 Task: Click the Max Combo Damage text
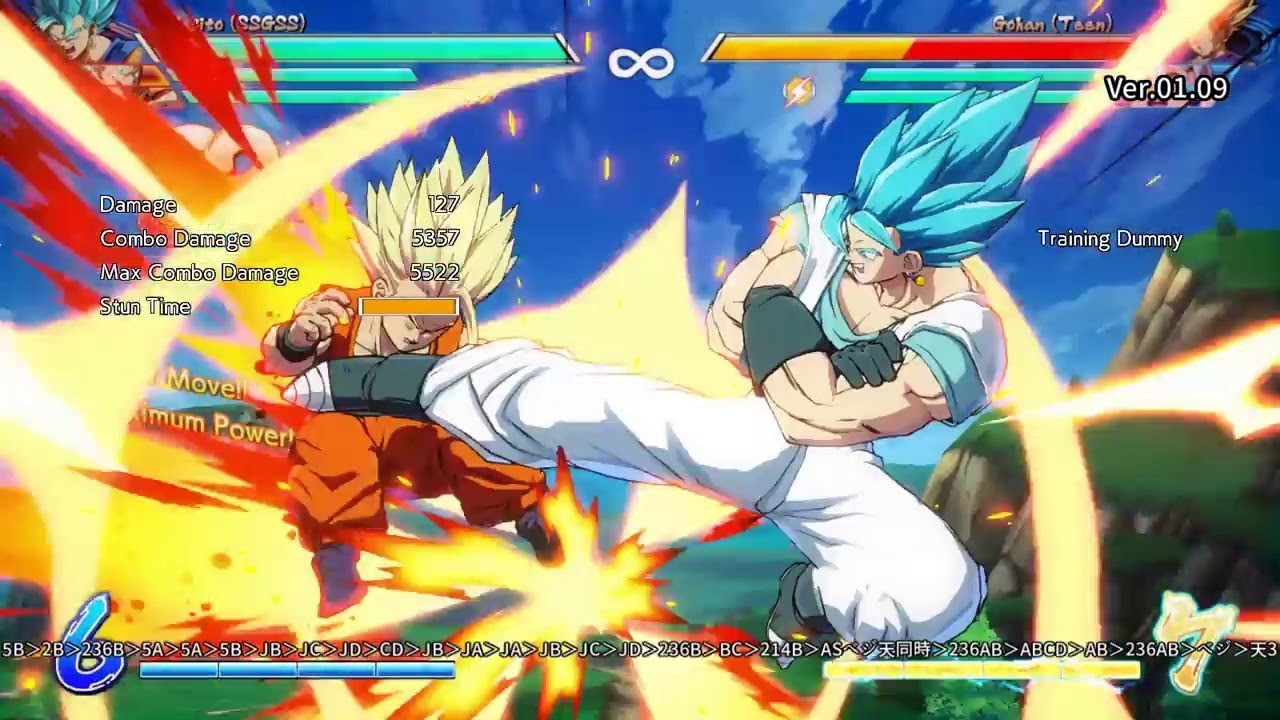(202, 272)
